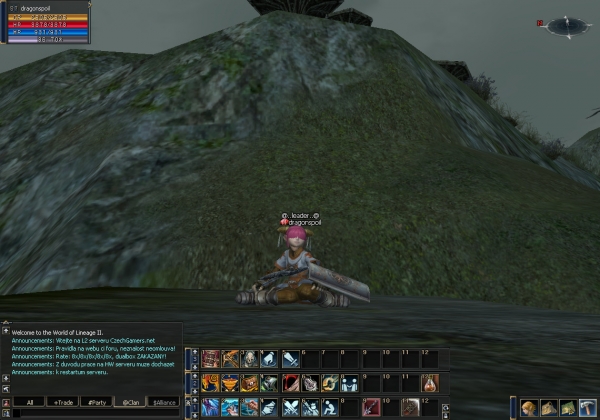Switch to the All chat tab
Viewport: 600px width, 420px height.
click(x=30, y=402)
